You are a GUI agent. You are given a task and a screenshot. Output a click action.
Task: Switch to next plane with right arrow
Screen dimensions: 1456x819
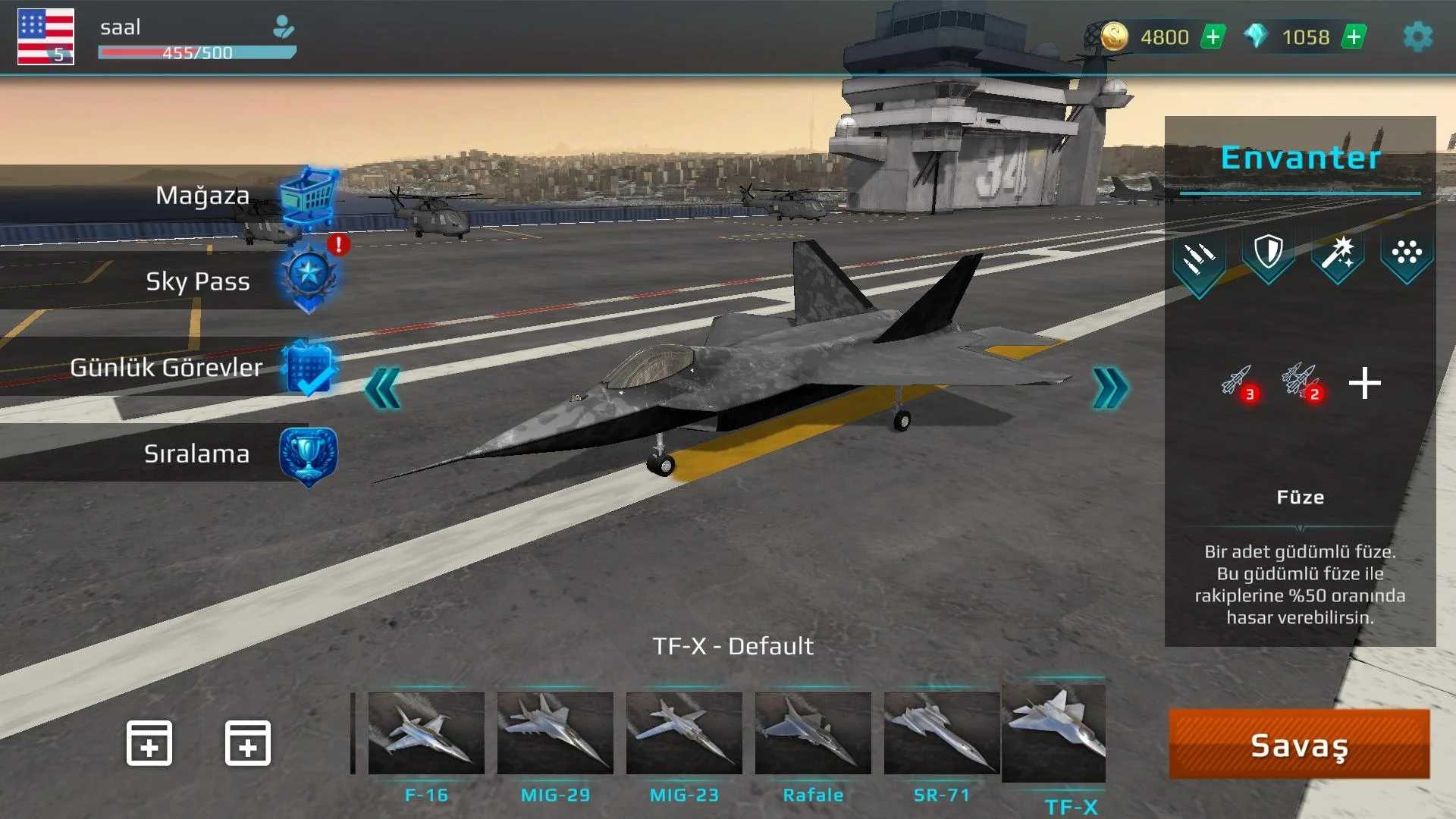[1110, 389]
